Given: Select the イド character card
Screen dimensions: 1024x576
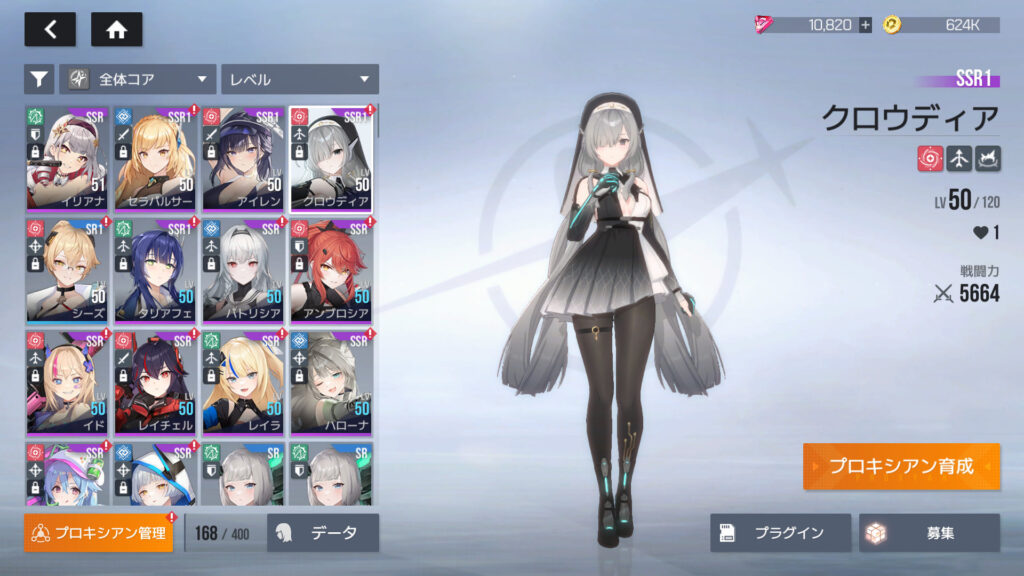Looking at the screenshot, I should click(67, 381).
